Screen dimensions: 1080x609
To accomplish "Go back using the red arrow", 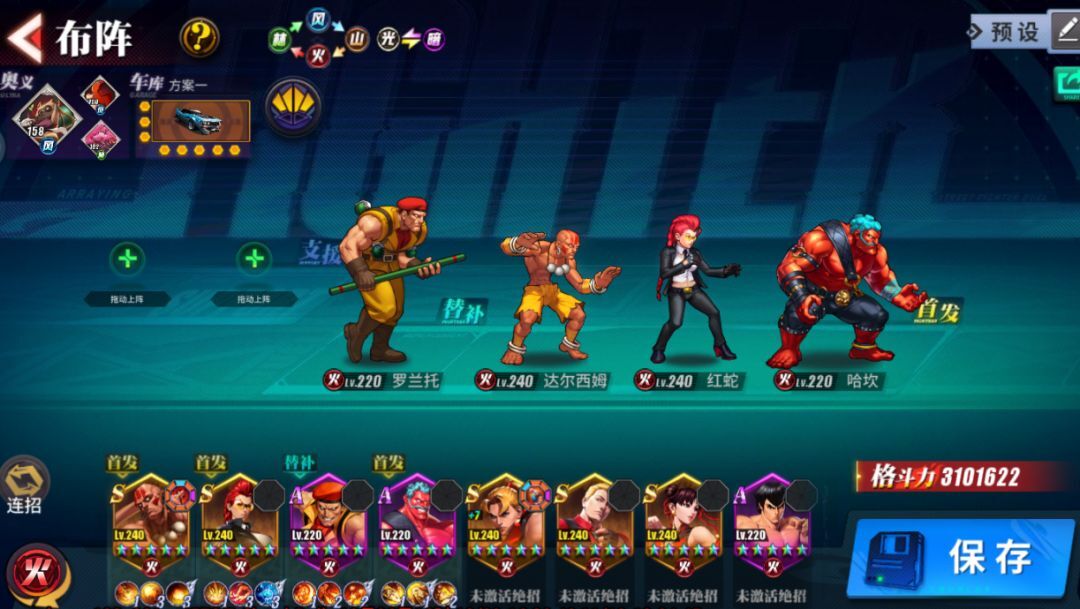I will (24, 37).
